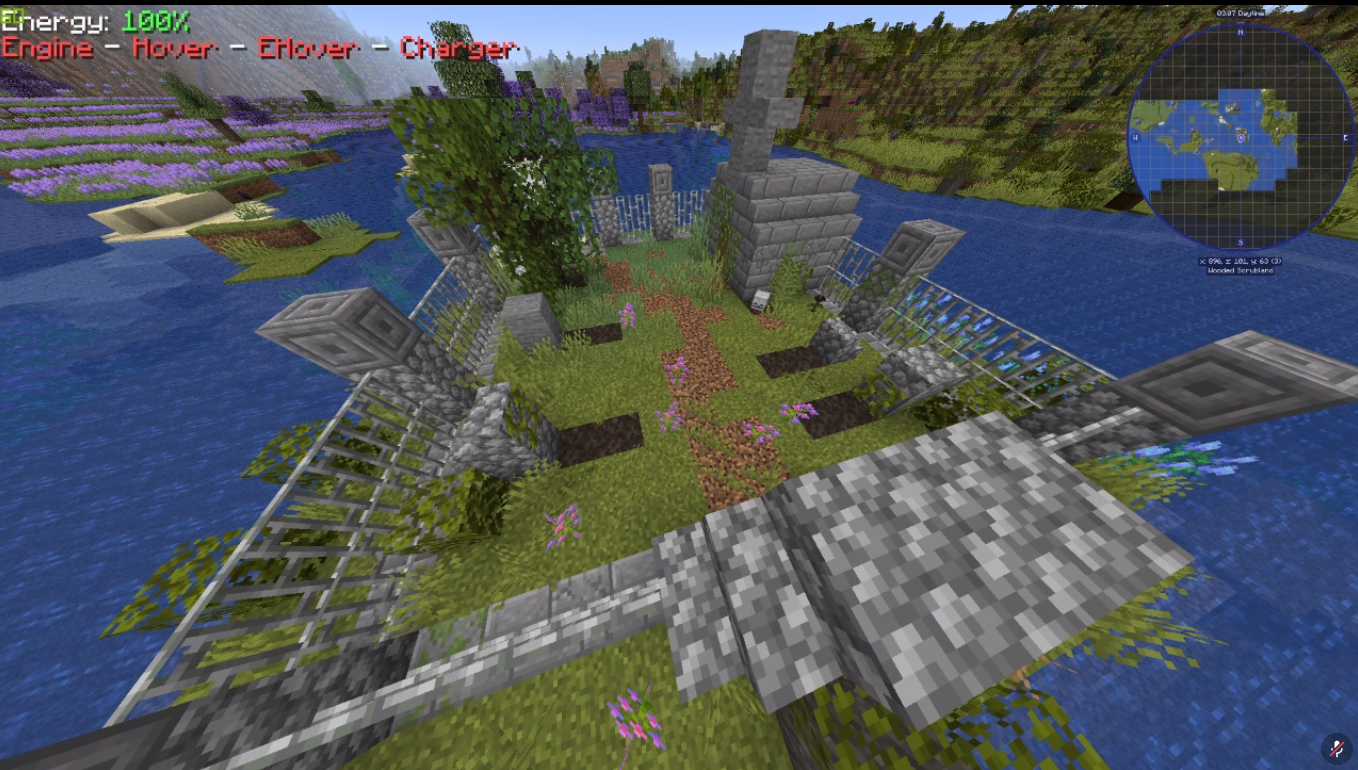Click the E compass marker on the minimap

[x=1345, y=138]
